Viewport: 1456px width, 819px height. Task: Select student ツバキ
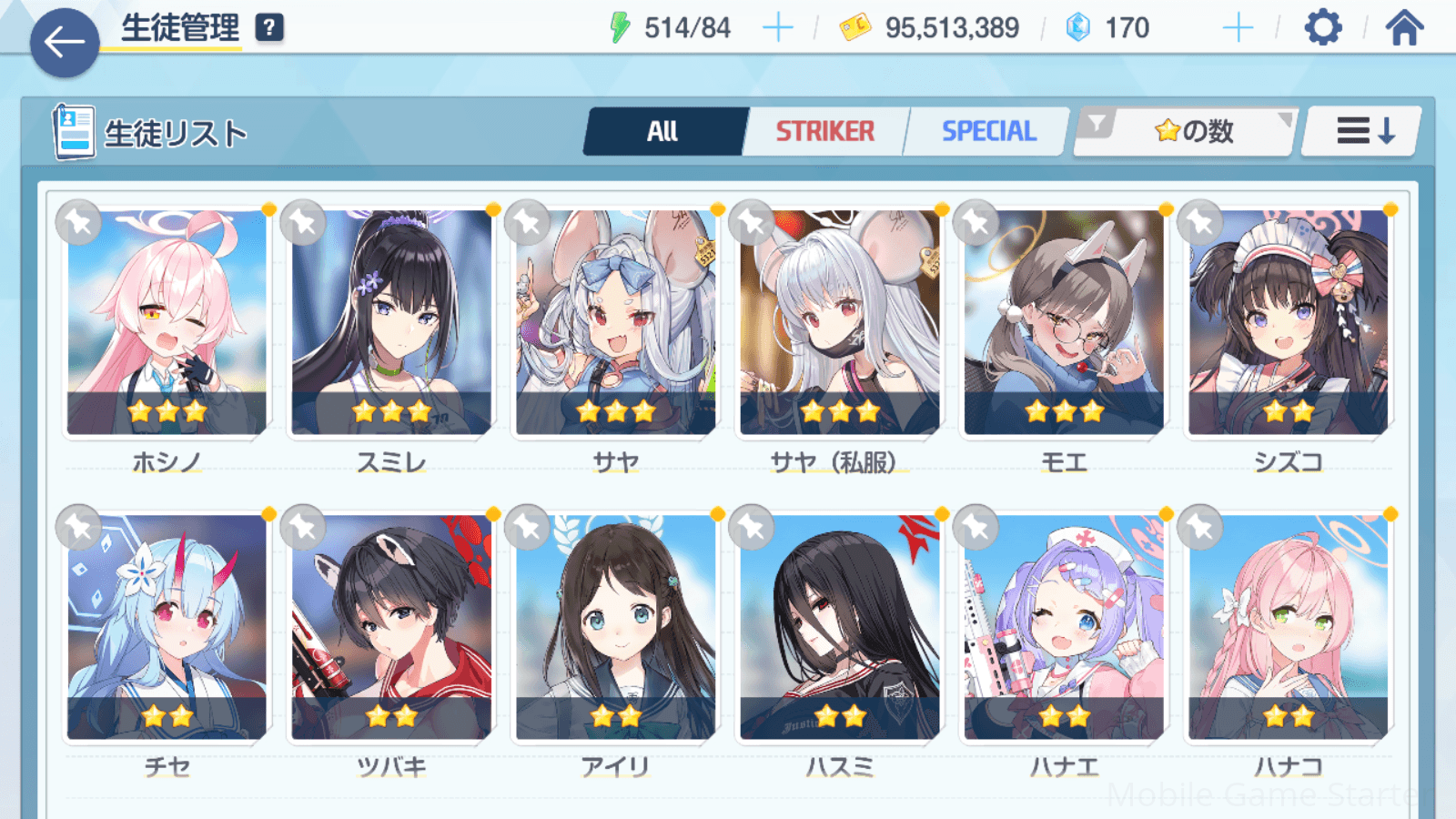click(x=391, y=628)
